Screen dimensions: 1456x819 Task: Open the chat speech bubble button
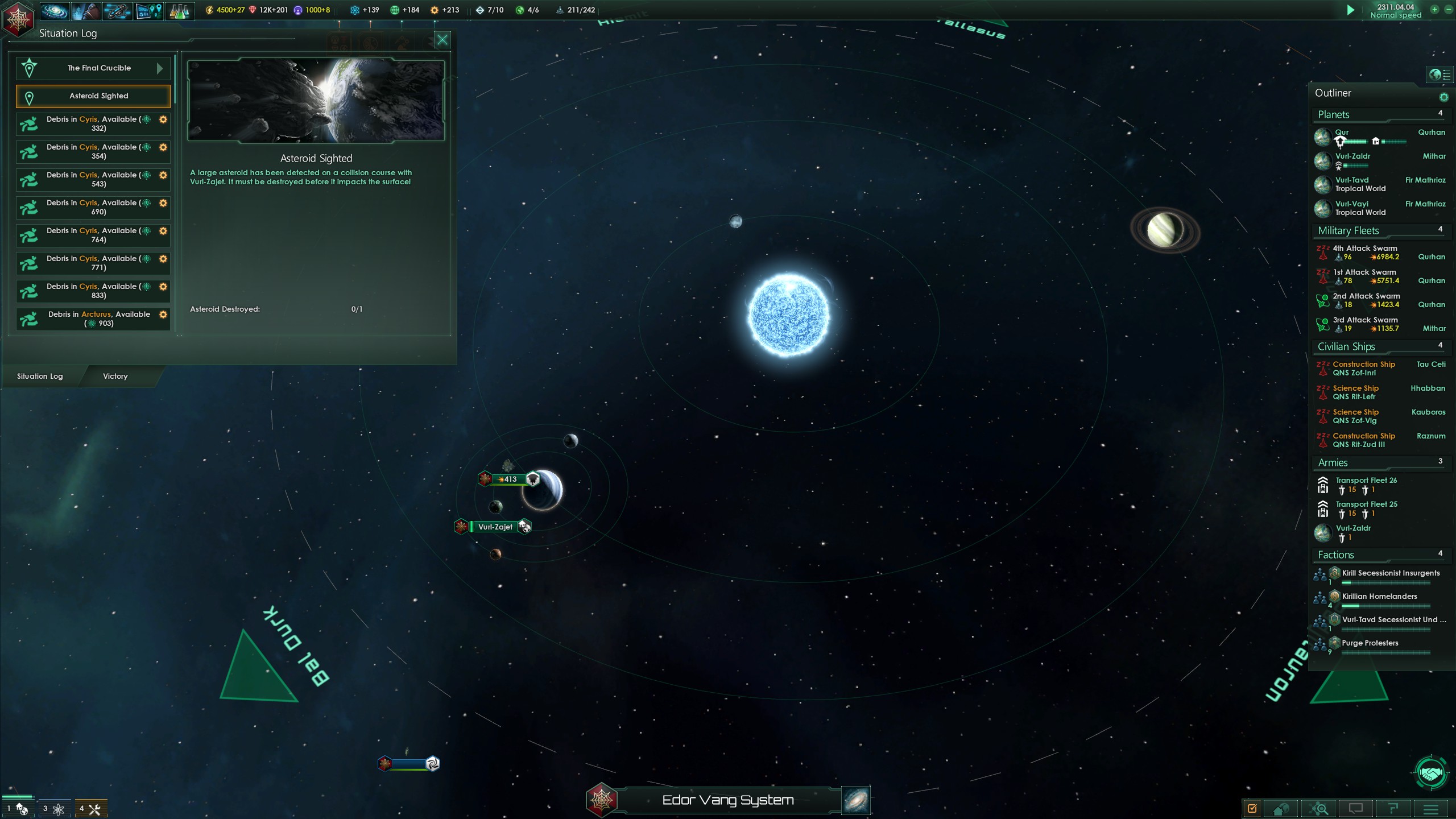point(1355,809)
